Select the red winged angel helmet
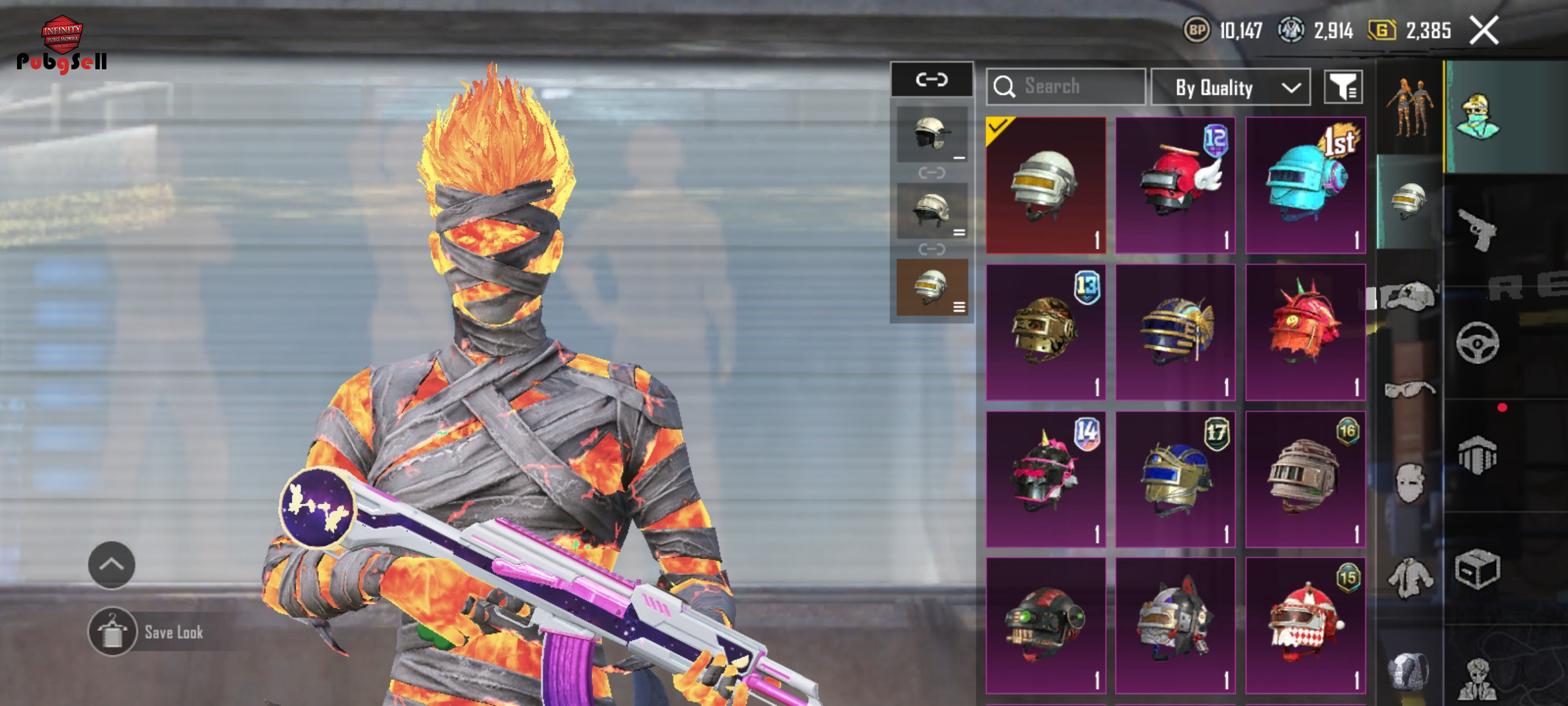The height and width of the screenshot is (706, 1568). click(1175, 185)
